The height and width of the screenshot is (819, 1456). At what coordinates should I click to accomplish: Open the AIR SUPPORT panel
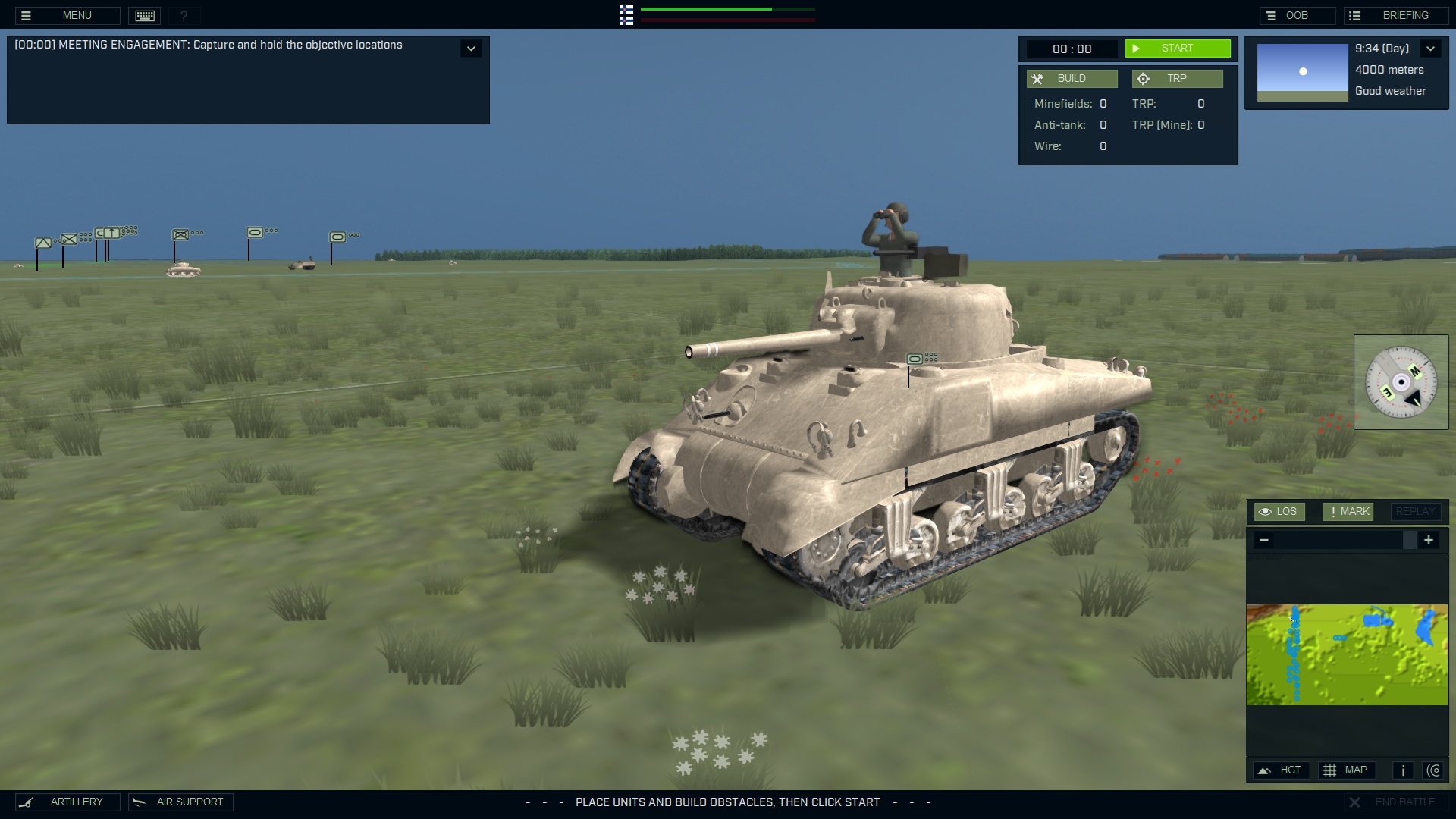click(x=180, y=802)
